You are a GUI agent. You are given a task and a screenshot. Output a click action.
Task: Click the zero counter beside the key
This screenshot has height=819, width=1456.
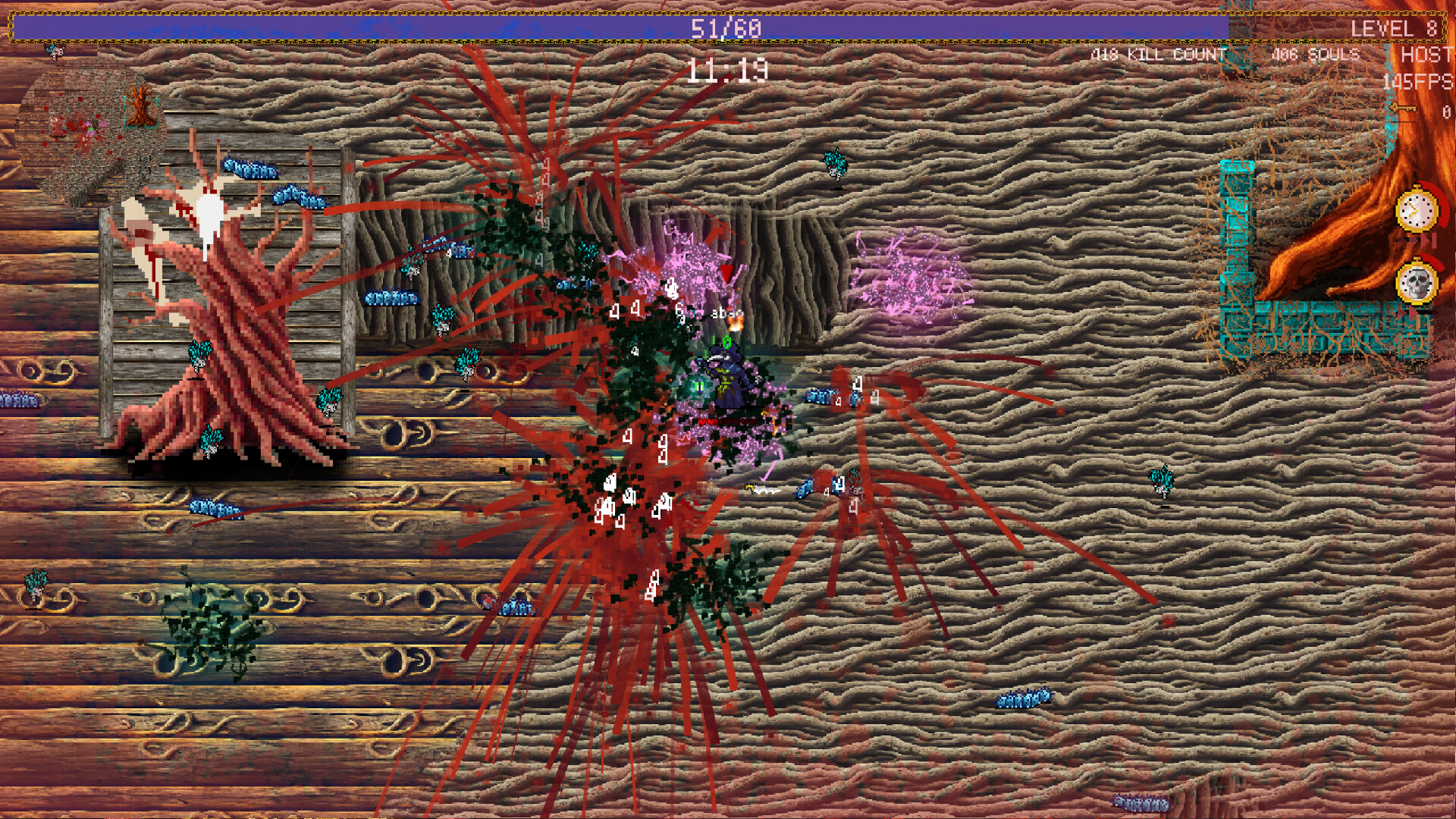(x=1445, y=111)
